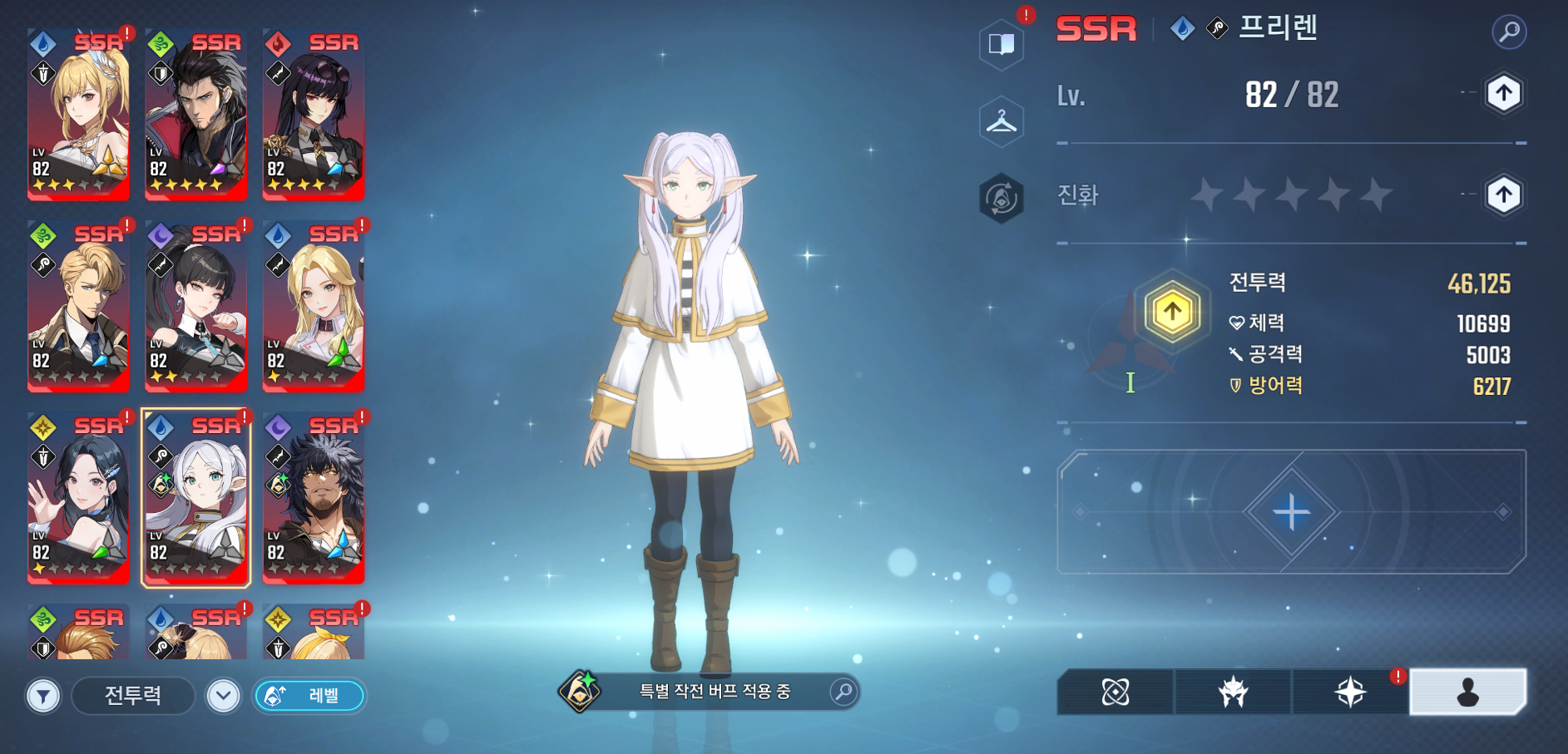
Task: Click the golden hexagon power upgrade button
Action: pos(1172,313)
